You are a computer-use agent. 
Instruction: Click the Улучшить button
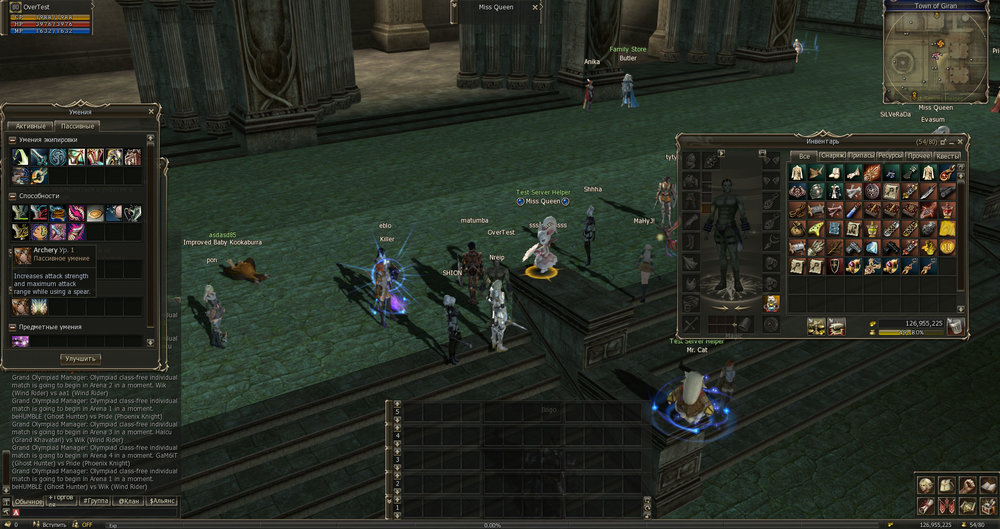80,358
